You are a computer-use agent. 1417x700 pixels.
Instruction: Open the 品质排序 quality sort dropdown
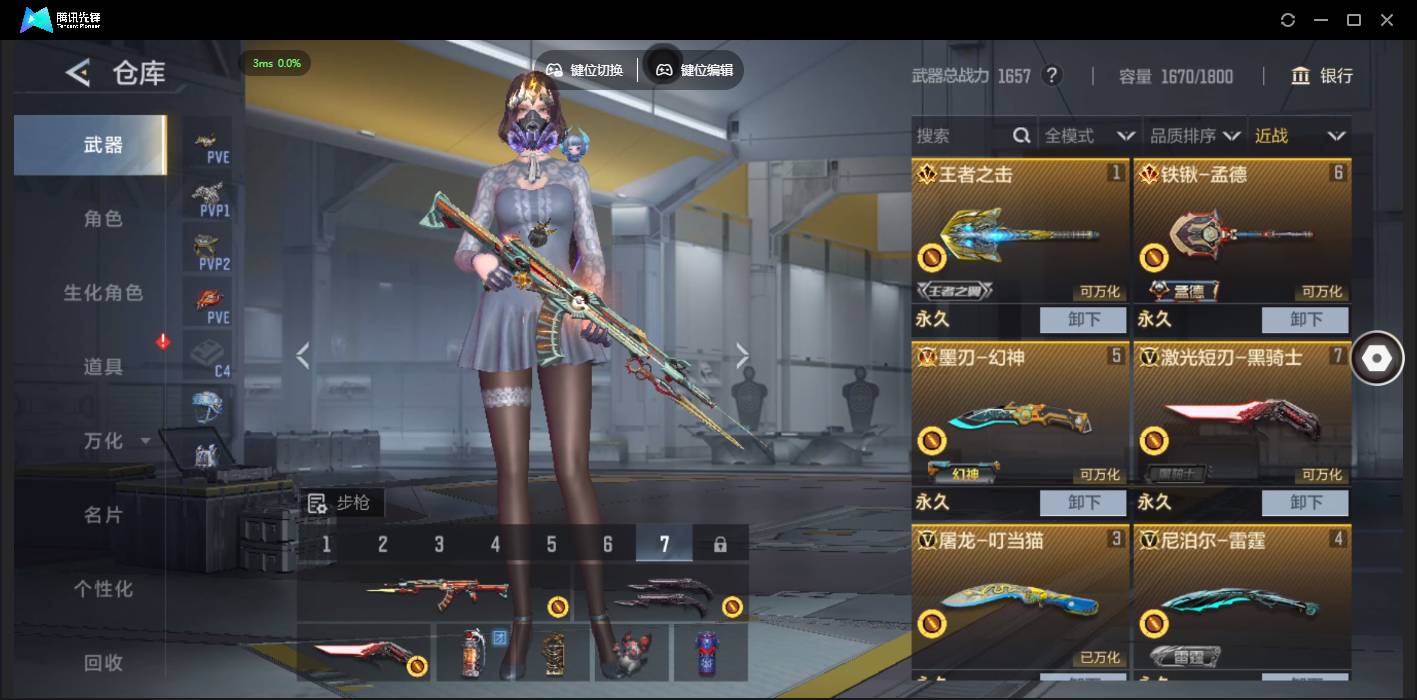1195,136
